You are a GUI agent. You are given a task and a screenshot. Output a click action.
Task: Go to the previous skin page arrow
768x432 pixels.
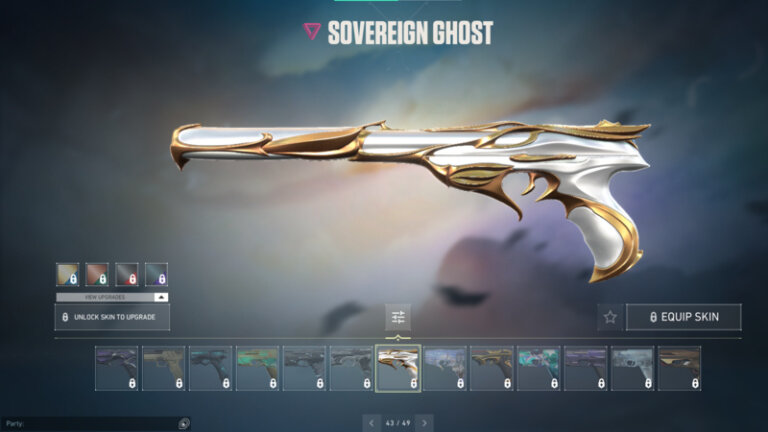(x=372, y=423)
